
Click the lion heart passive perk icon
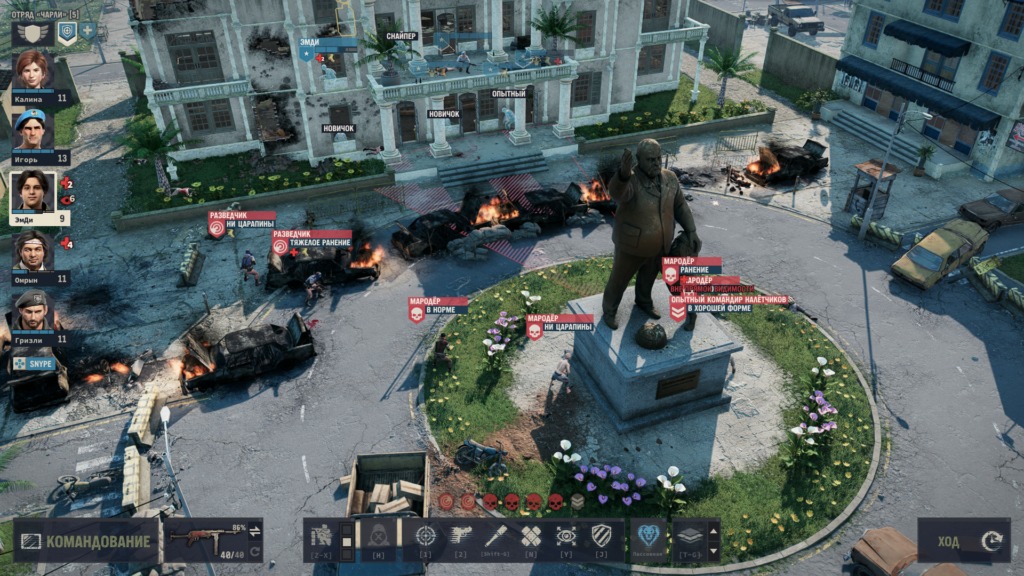648,536
